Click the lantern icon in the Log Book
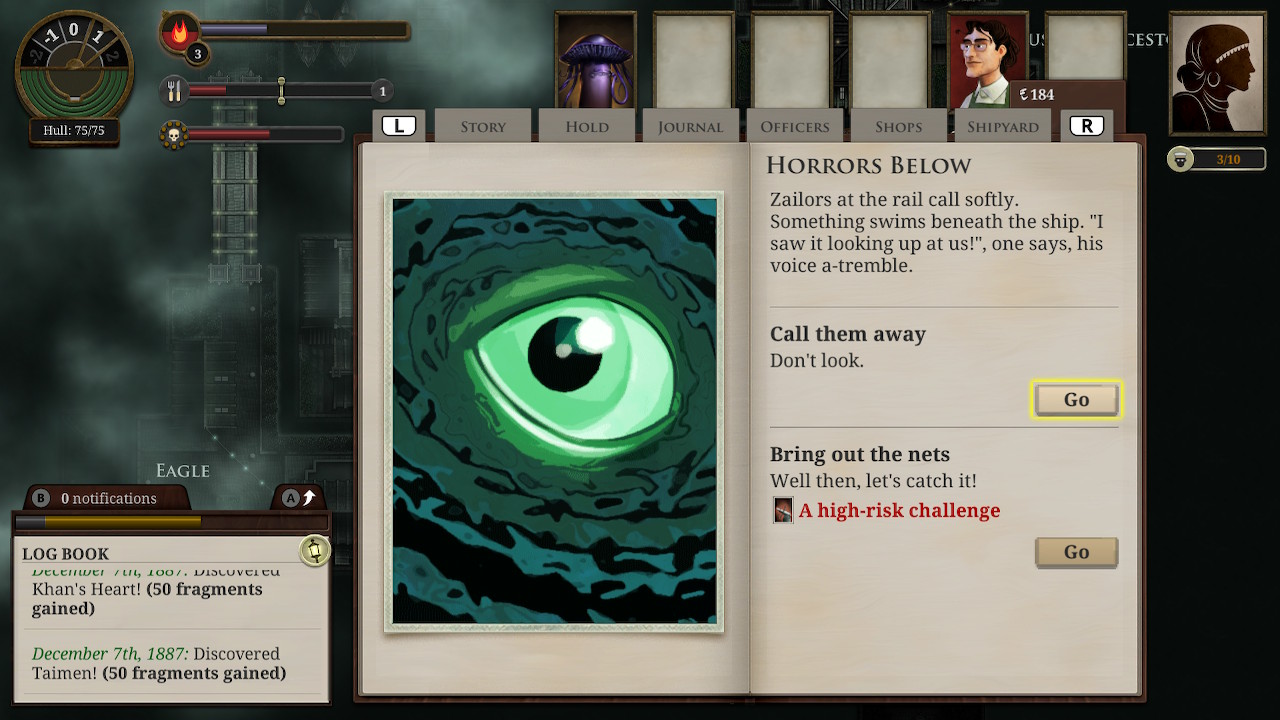The width and height of the screenshot is (1280, 720). point(315,550)
